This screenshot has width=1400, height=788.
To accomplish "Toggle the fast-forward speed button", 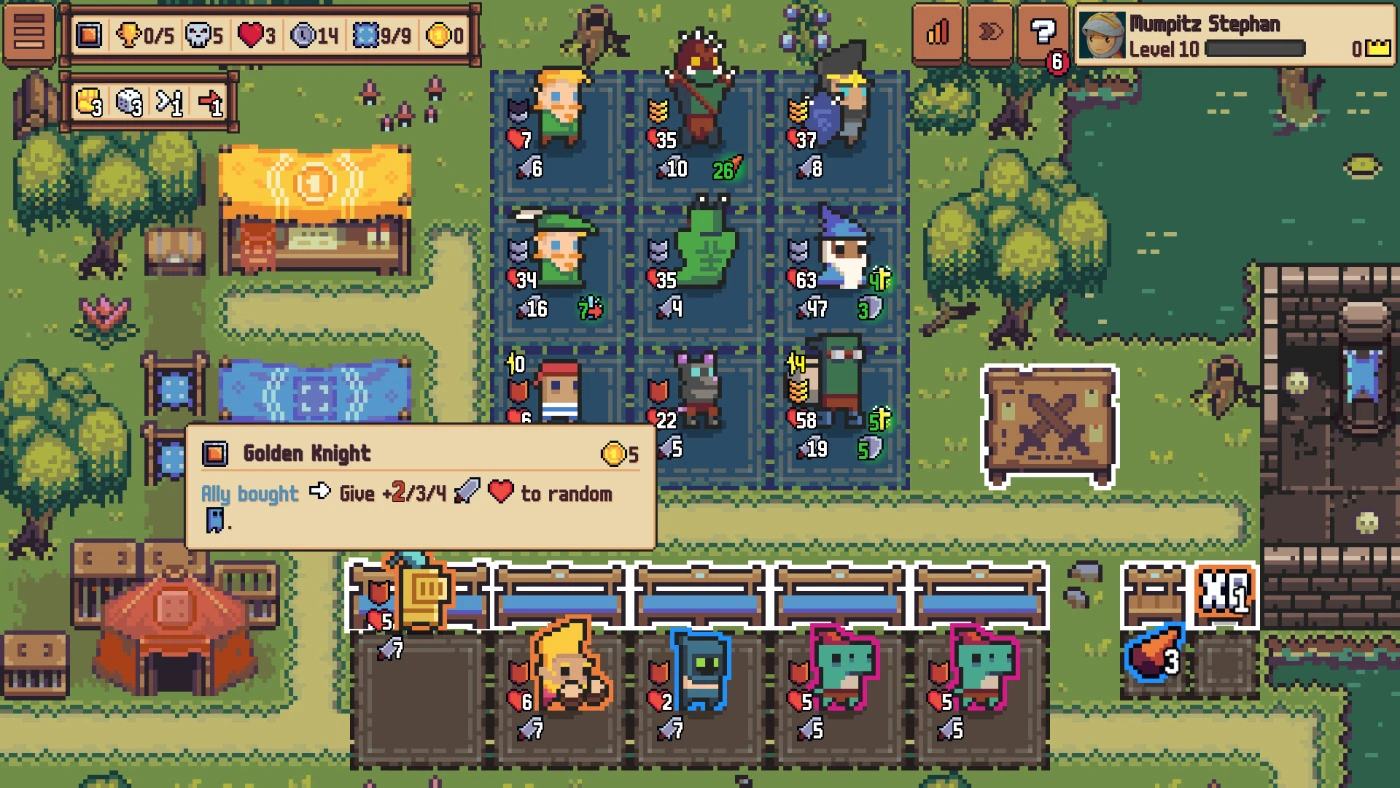I will coord(990,33).
